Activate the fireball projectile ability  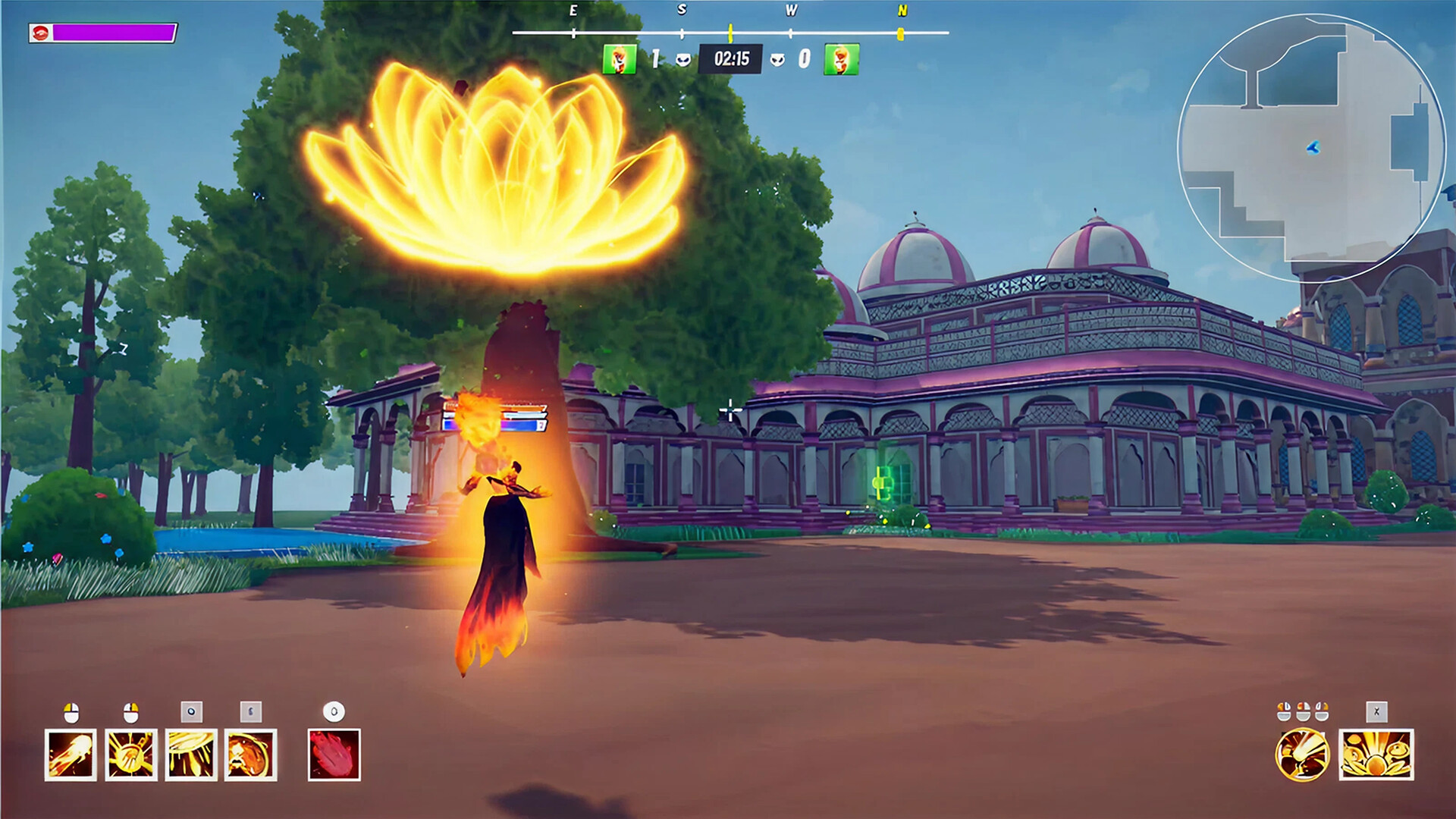click(71, 755)
